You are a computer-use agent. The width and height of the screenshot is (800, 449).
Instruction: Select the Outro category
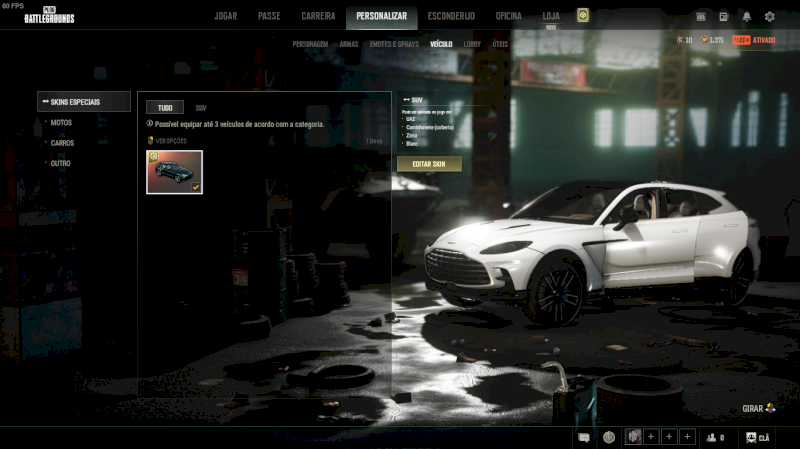tap(61, 163)
